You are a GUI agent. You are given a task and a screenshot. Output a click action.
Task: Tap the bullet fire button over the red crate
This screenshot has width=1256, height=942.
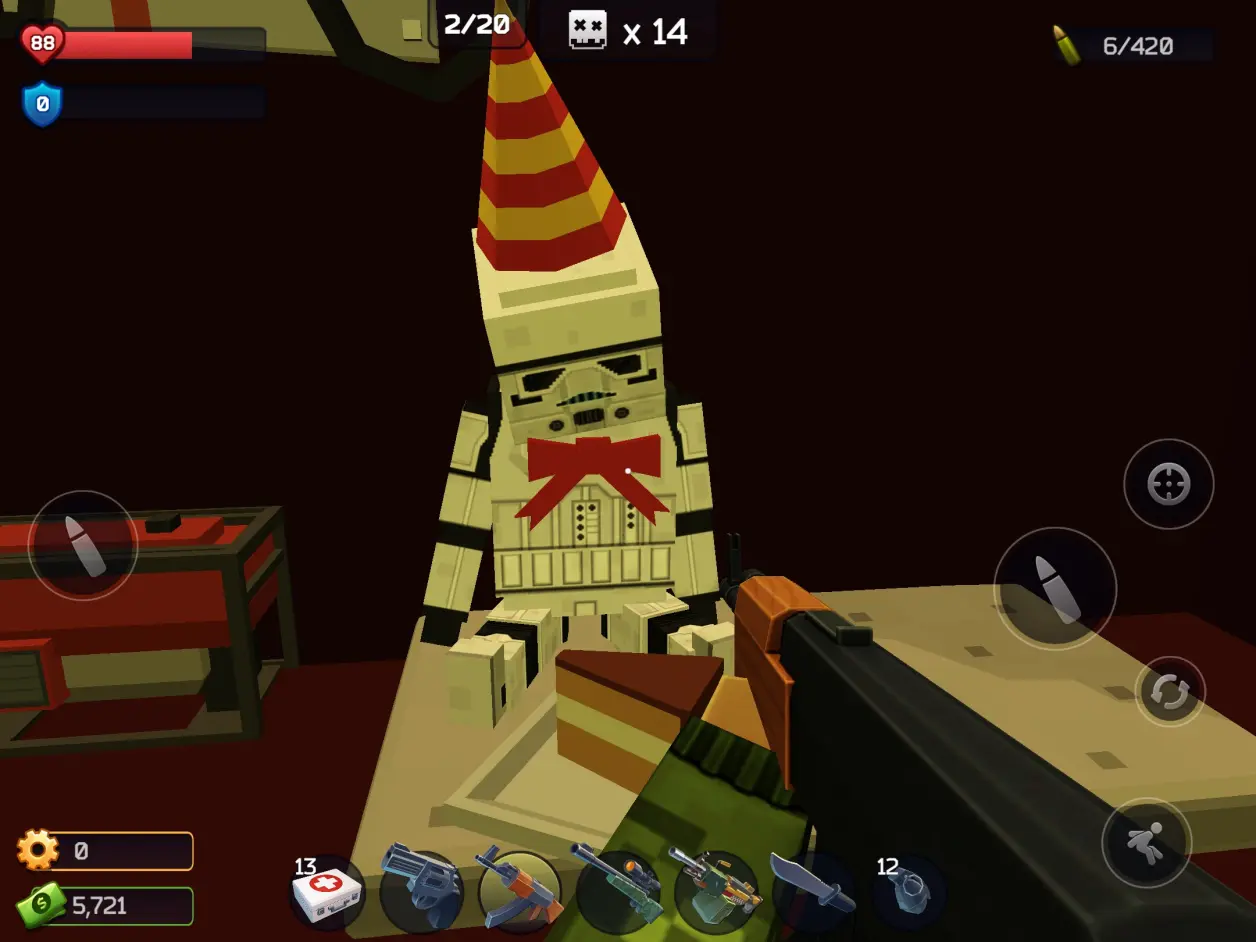tap(83, 545)
